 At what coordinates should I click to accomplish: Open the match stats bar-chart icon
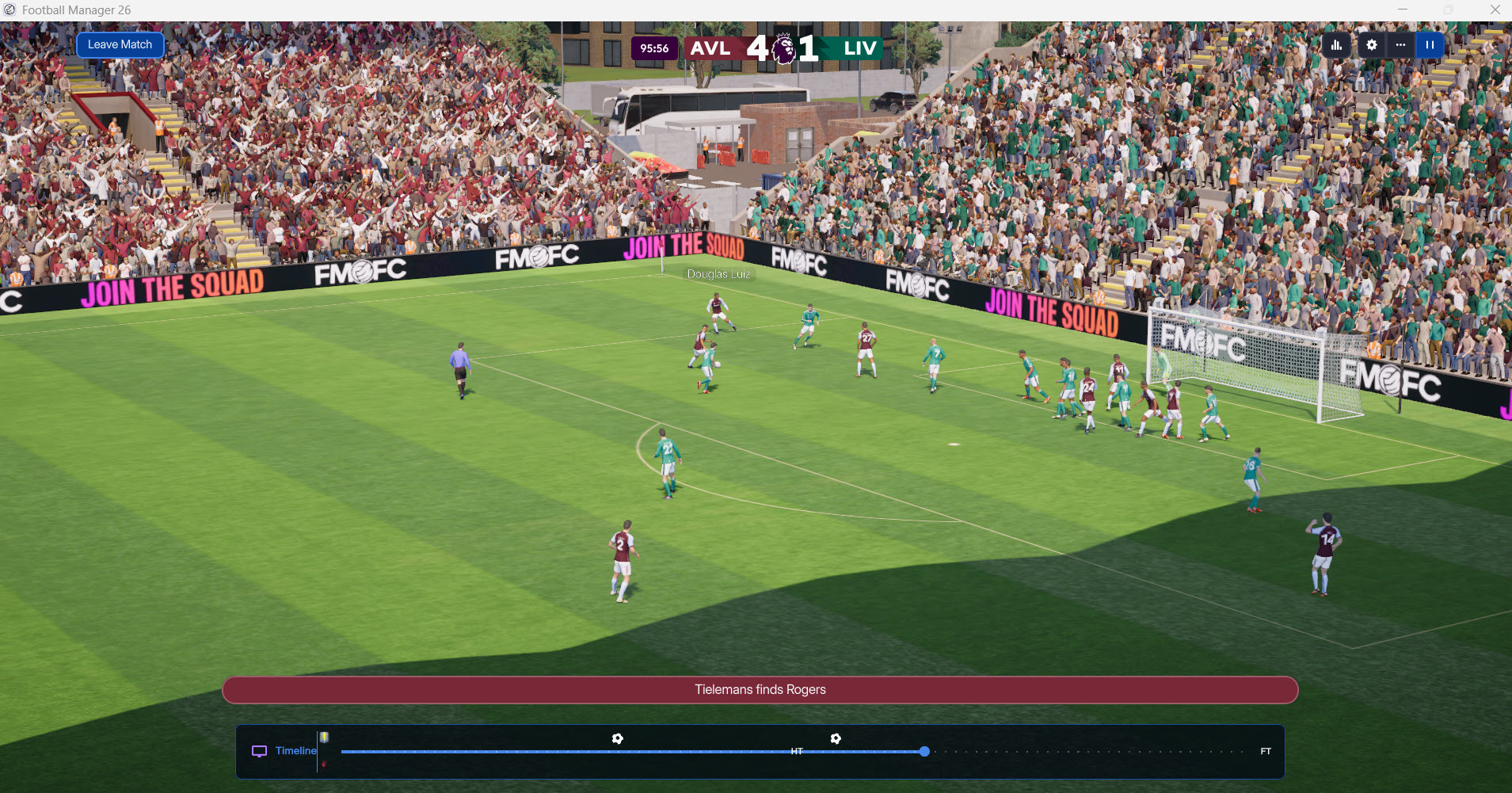coord(1336,45)
